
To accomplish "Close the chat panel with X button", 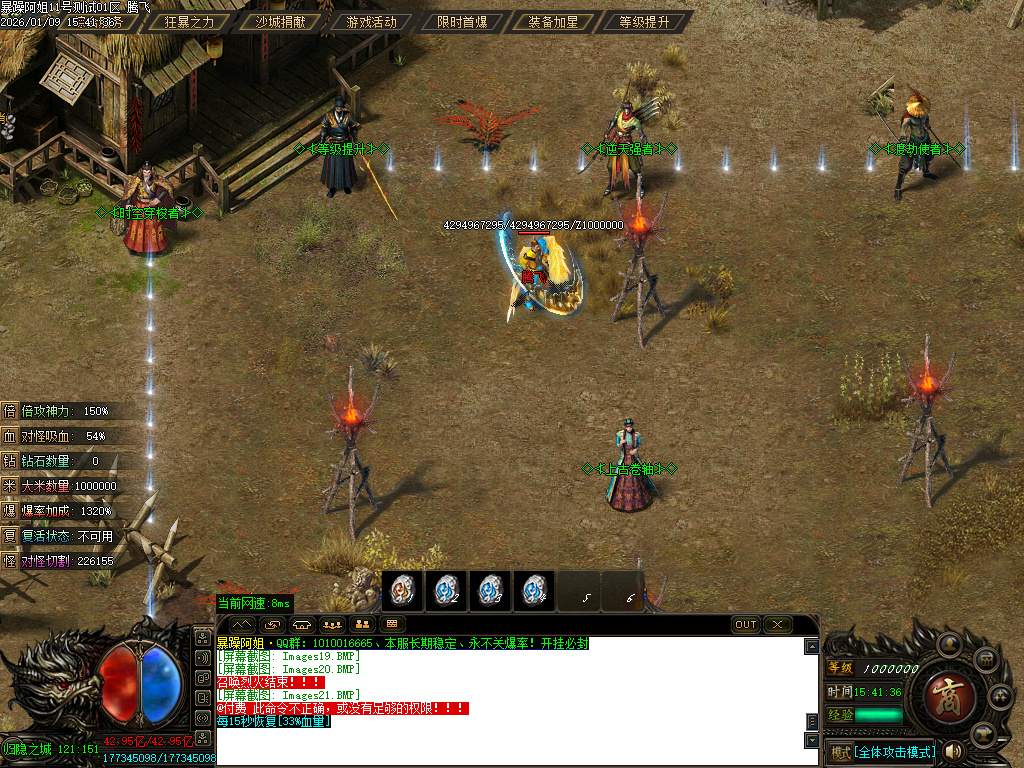I will point(778,625).
